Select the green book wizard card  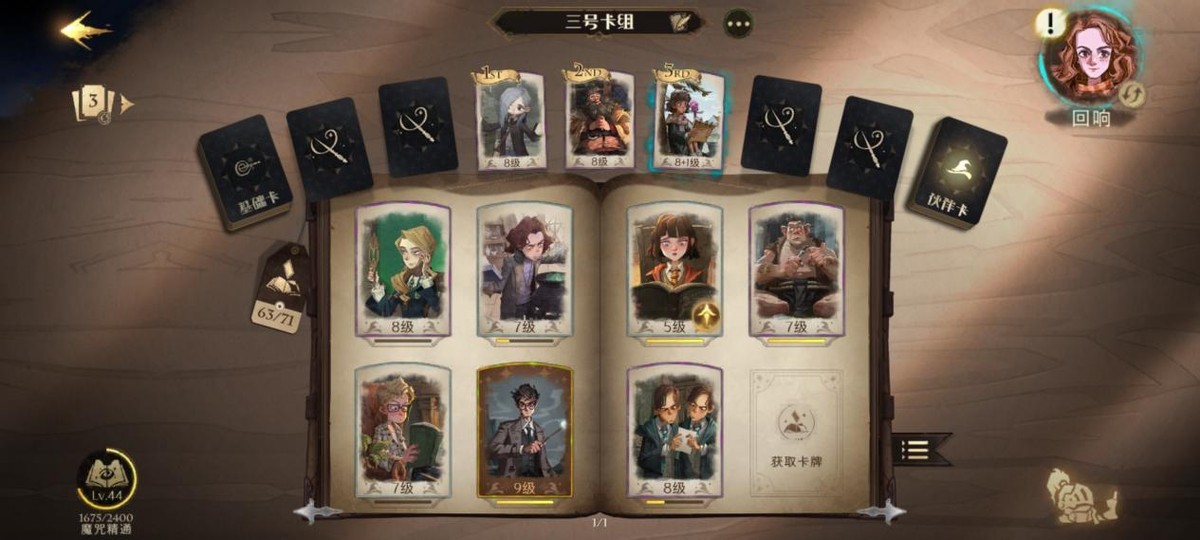(403, 430)
